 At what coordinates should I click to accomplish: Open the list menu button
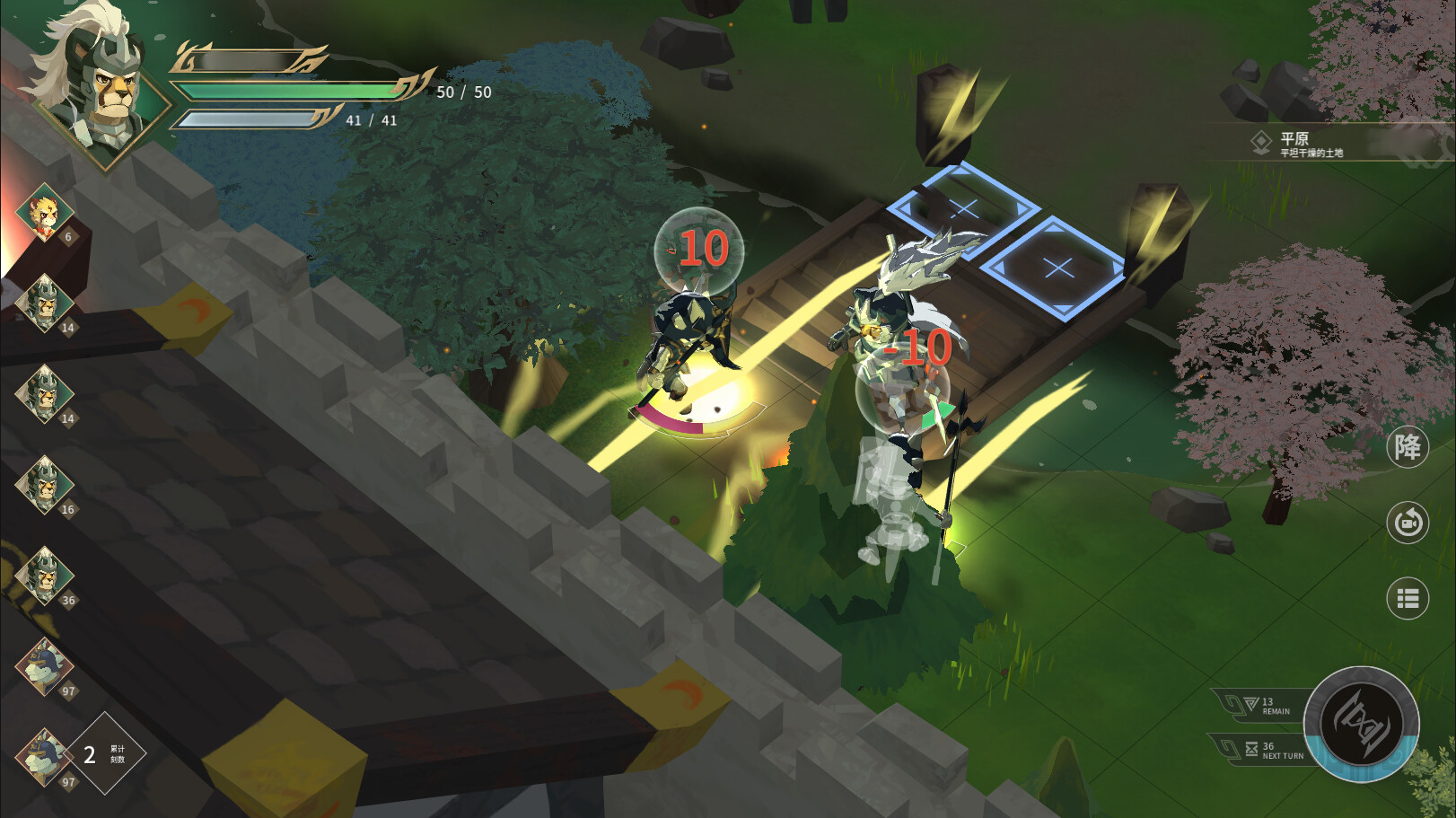click(1407, 598)
